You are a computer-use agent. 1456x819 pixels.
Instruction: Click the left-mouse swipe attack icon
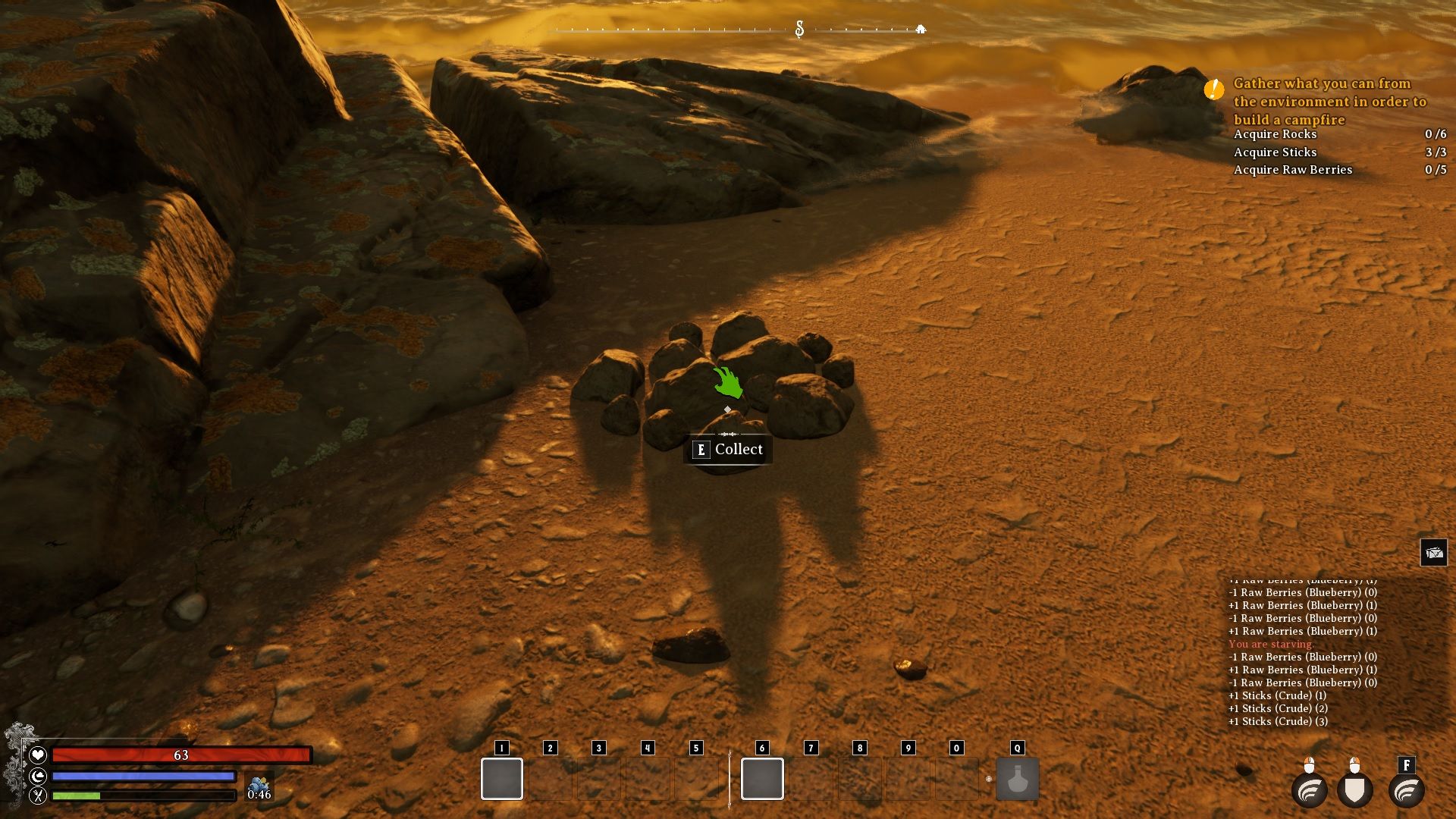click(1309, 790)
